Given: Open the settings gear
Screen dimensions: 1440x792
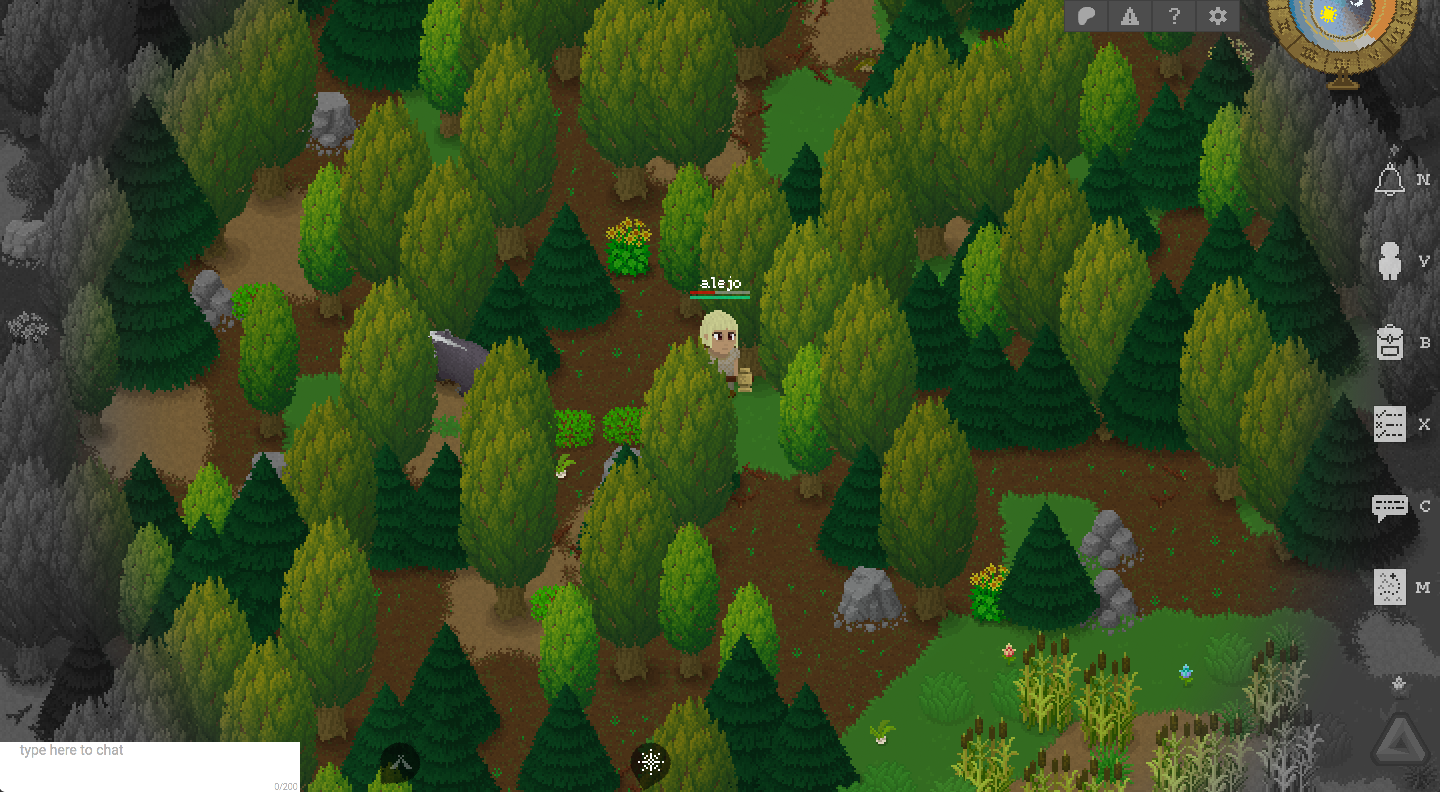Looking at the screenshot, I should point(1217,16).
